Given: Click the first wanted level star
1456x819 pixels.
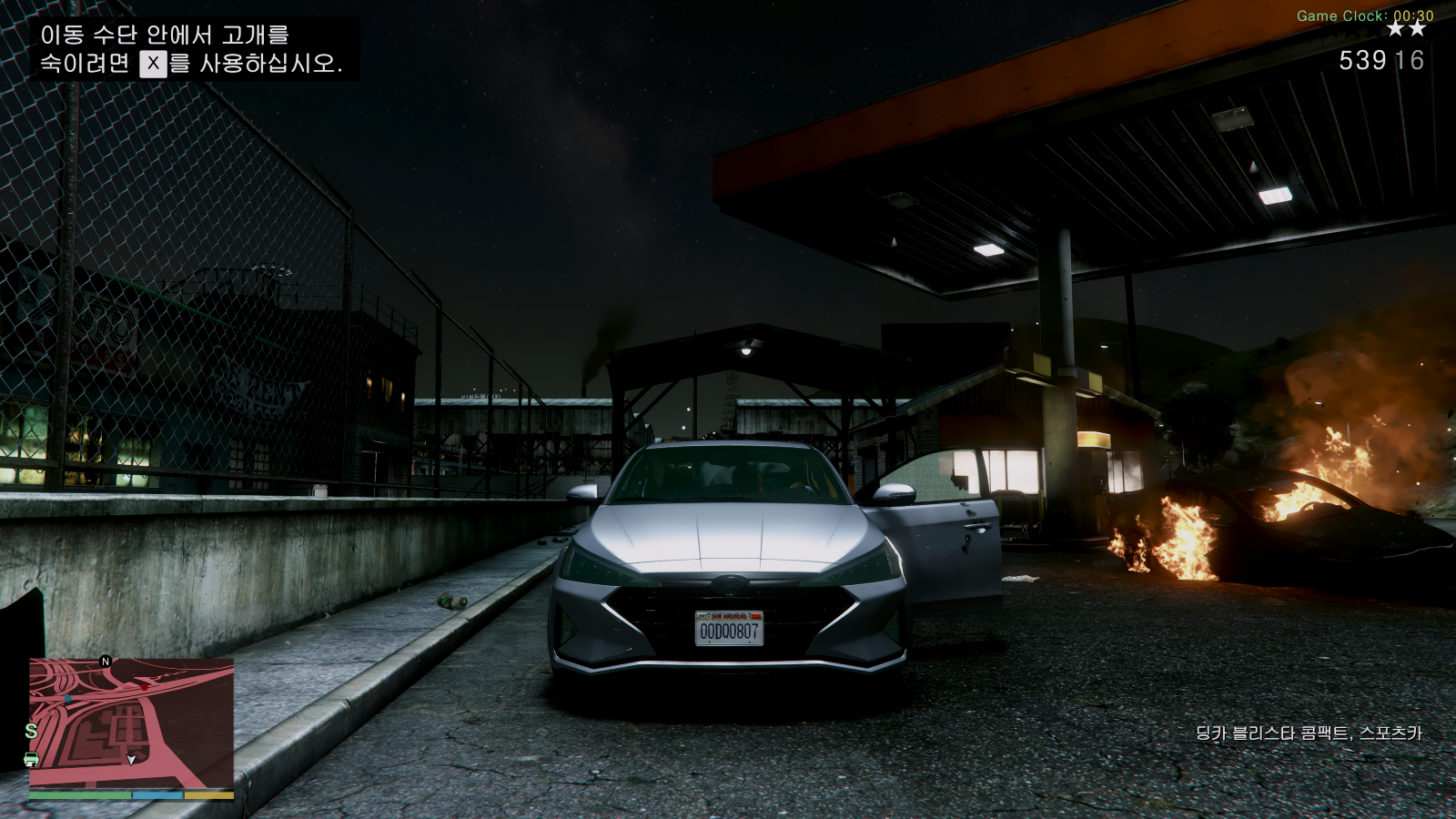Looking at the screenshot, I should pos(1396,29).
